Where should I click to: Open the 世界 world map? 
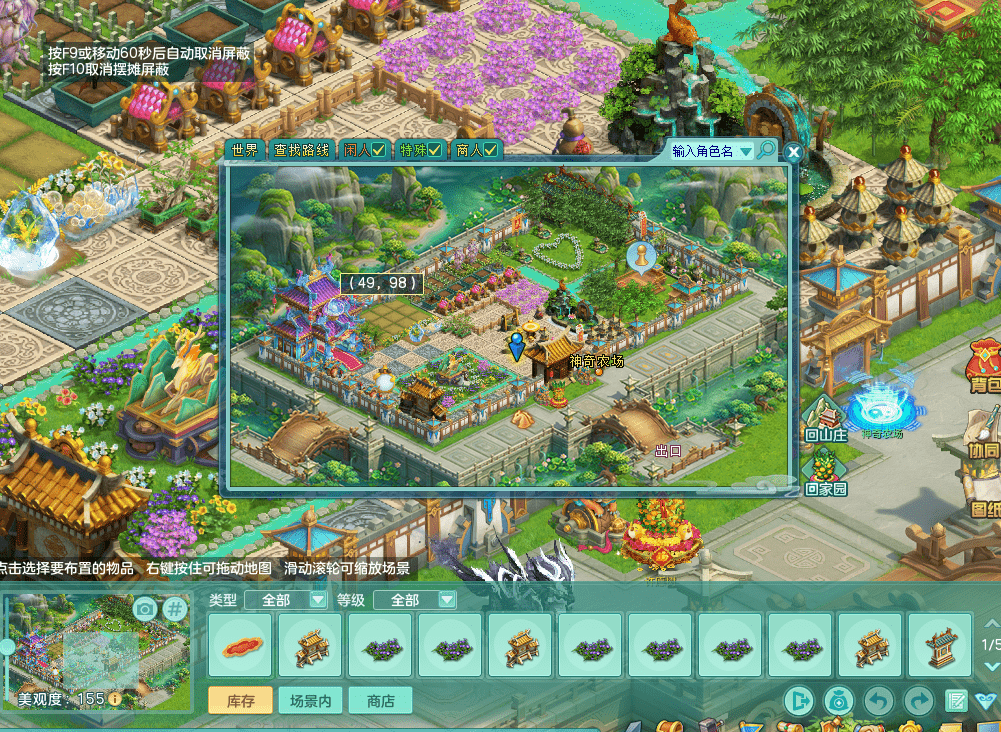(244, 151)
